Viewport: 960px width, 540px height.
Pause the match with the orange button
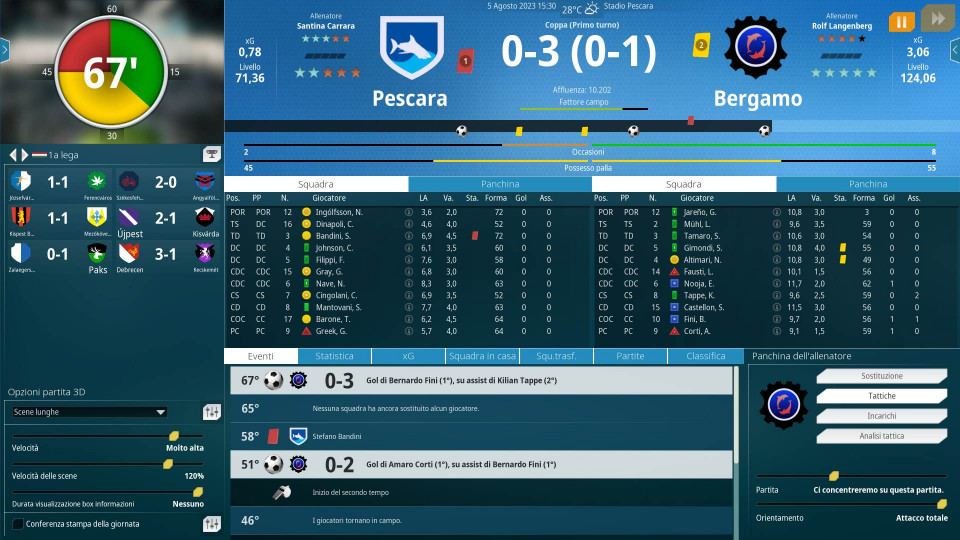(901, 21)
